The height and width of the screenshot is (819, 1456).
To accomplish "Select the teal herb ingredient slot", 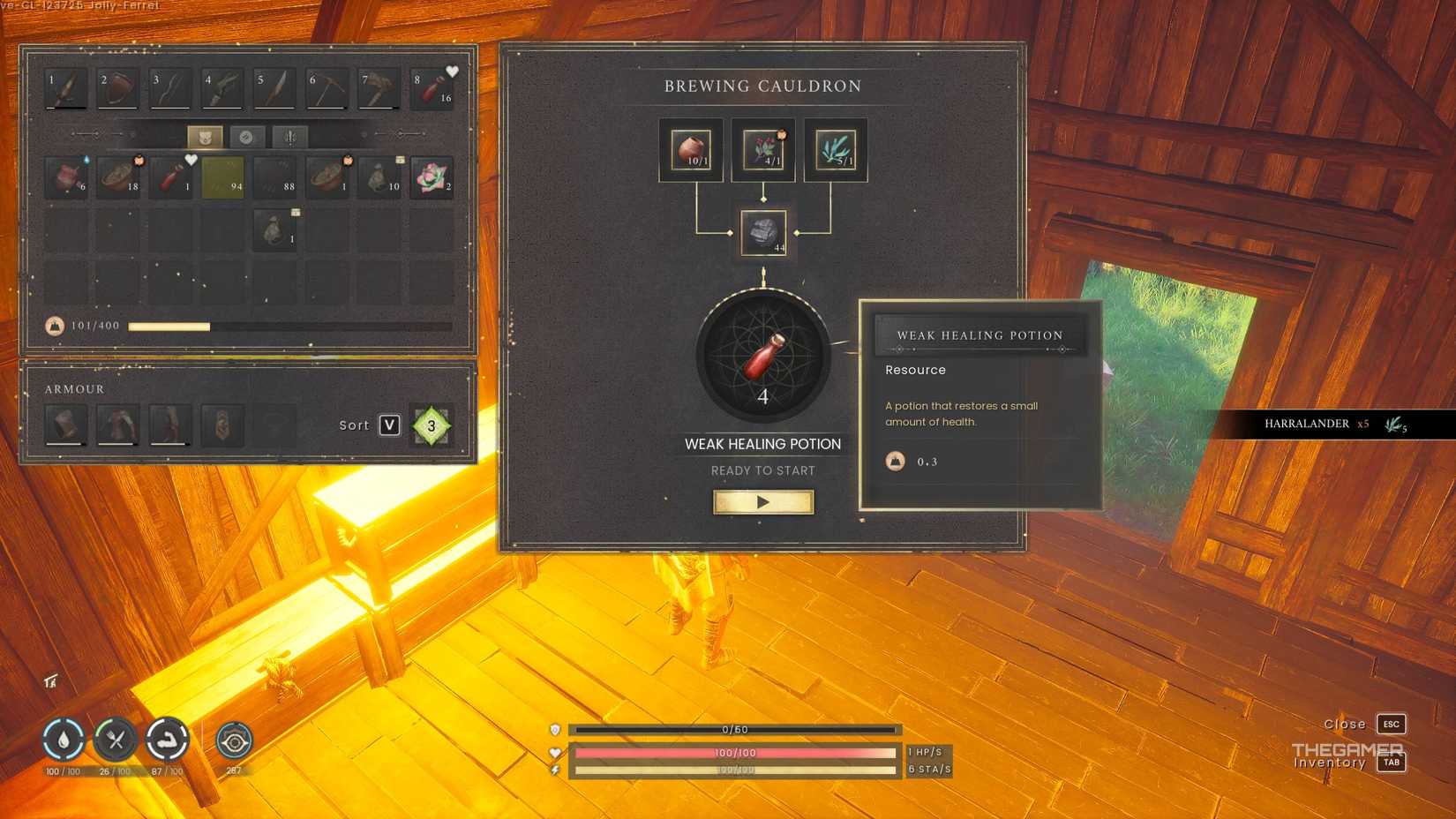I will coord(836,150).
